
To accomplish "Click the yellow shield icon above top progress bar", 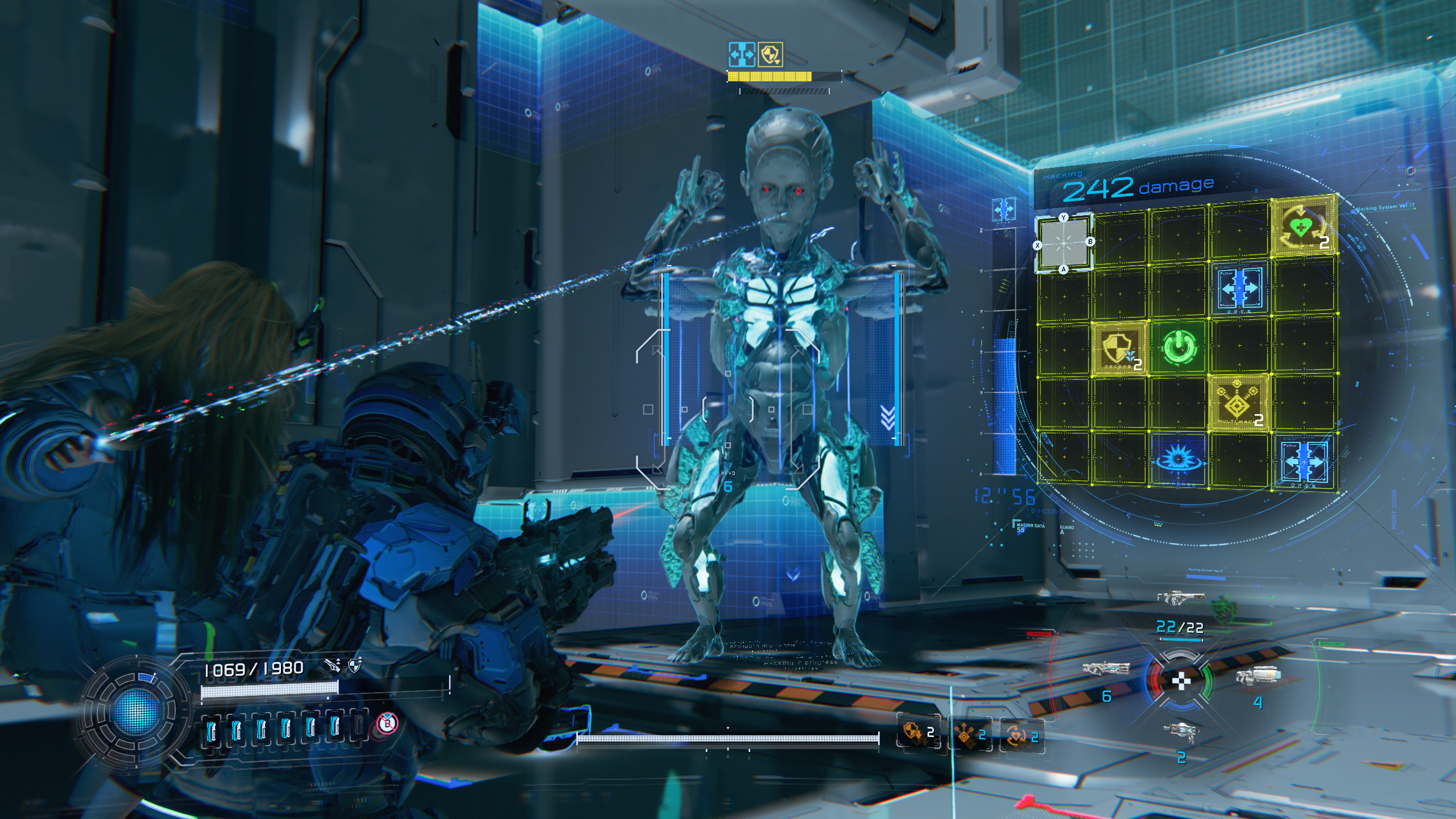I will point(770,55).
